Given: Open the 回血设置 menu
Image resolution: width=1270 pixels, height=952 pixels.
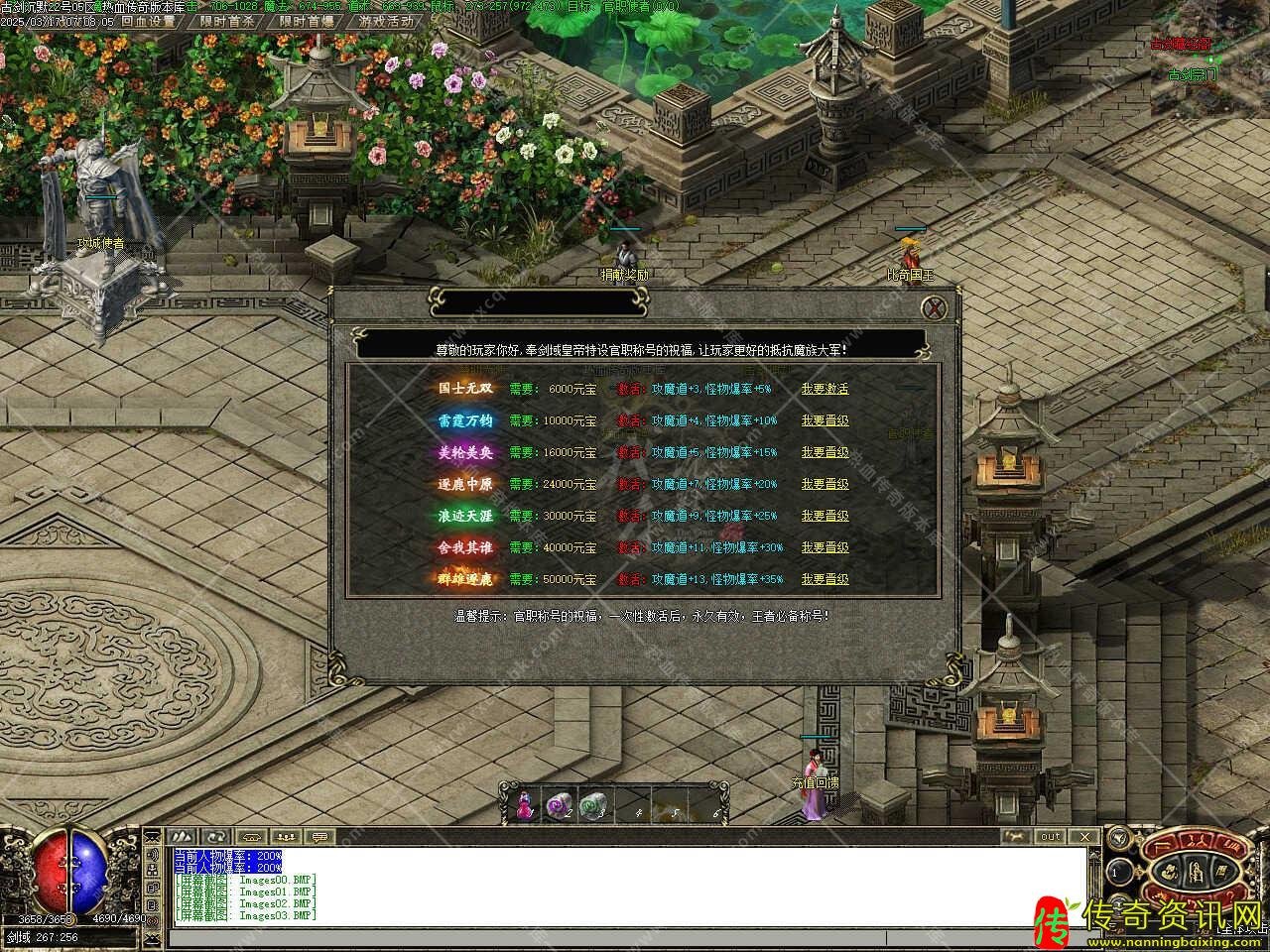Looking at the screenshot, I should 148,21.
